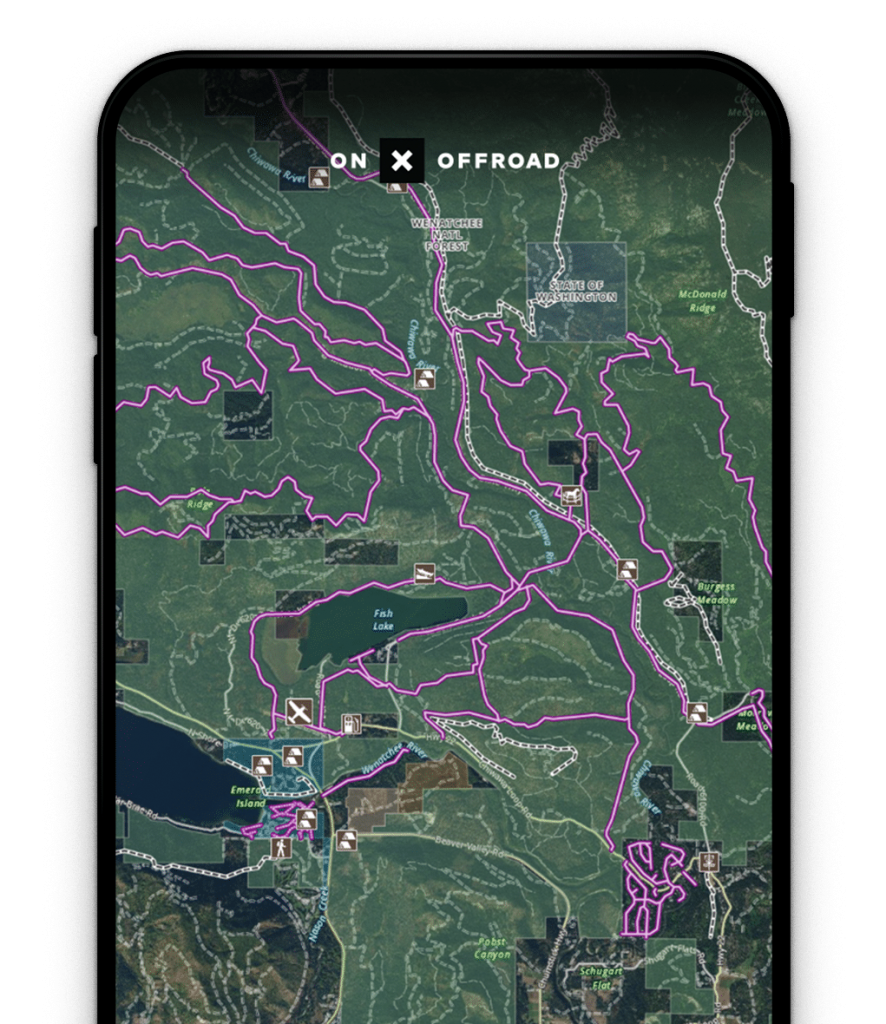This screenshot has height=1024, width=886.
Task: Tap the boat marker above Fish Lake
Action: [425, 573]
